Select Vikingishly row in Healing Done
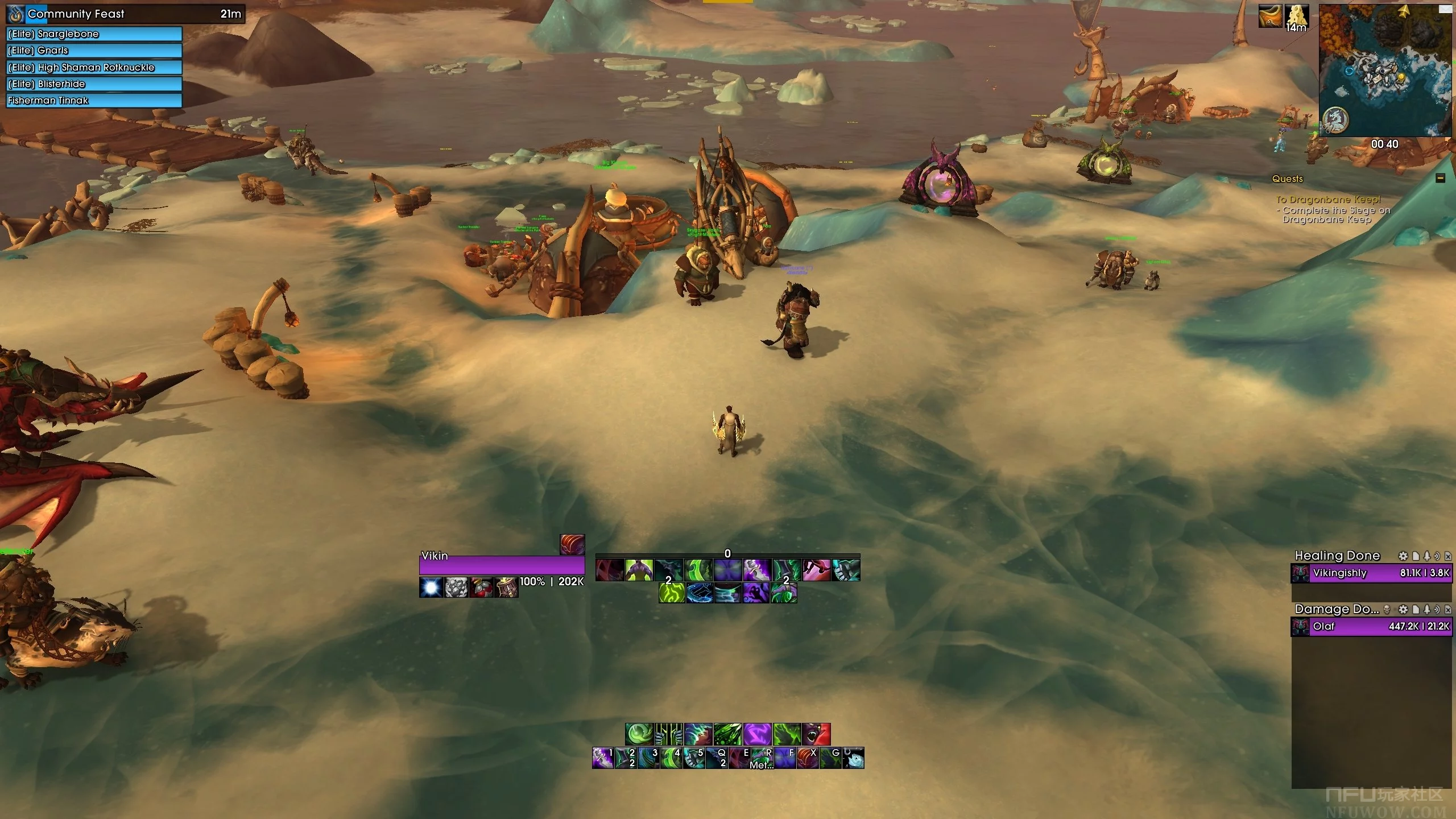Screen dimensions: 1456x819 (1372, 573)
